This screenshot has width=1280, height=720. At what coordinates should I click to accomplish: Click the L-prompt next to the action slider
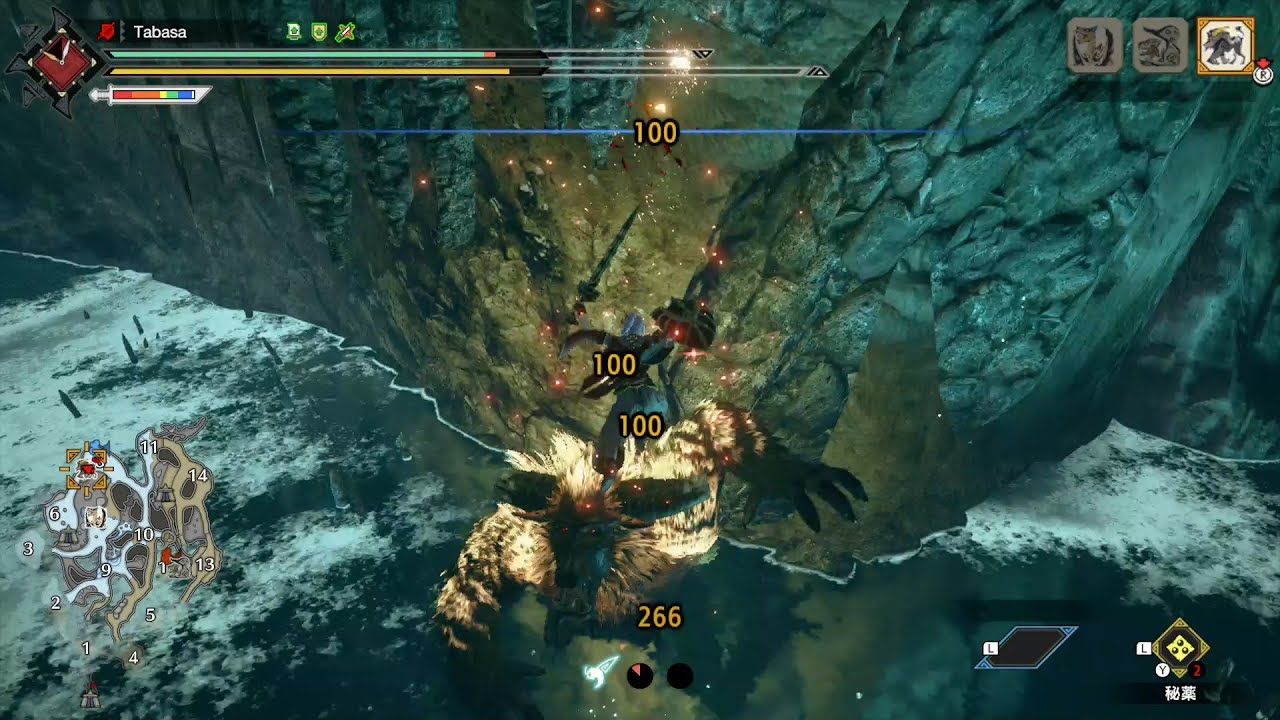[993, 648]
